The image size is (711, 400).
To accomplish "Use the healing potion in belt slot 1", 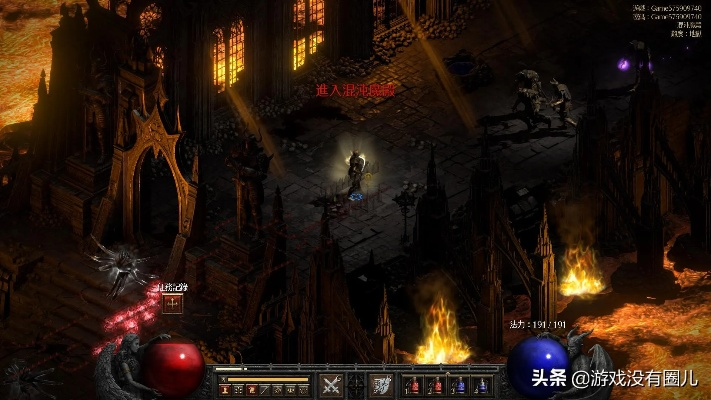I will pos(413,385).
